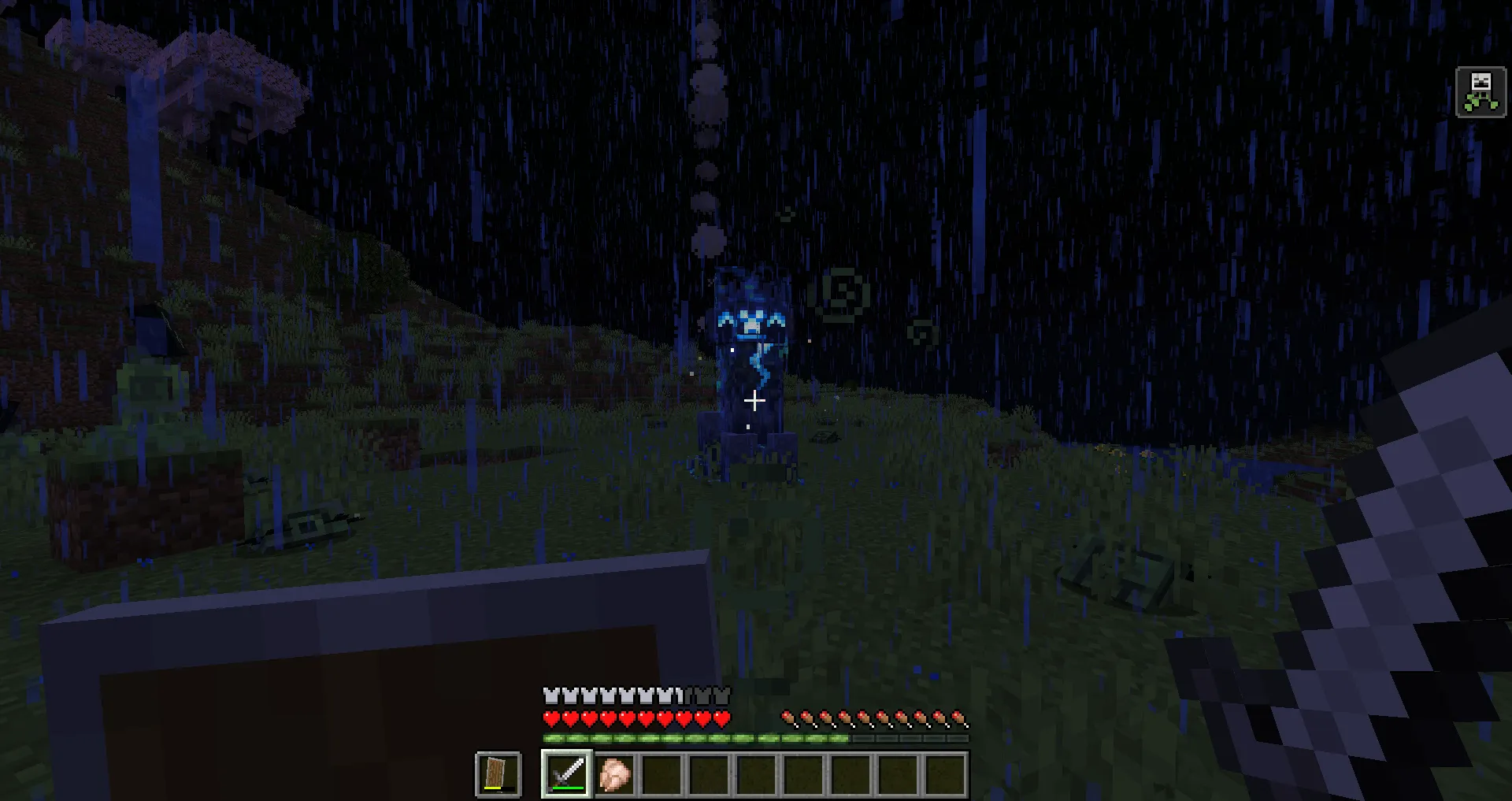Viewport: 1512px width, 801px height.
Task: Click the shield in the offhand slot
Action: [x=498, y=773]
